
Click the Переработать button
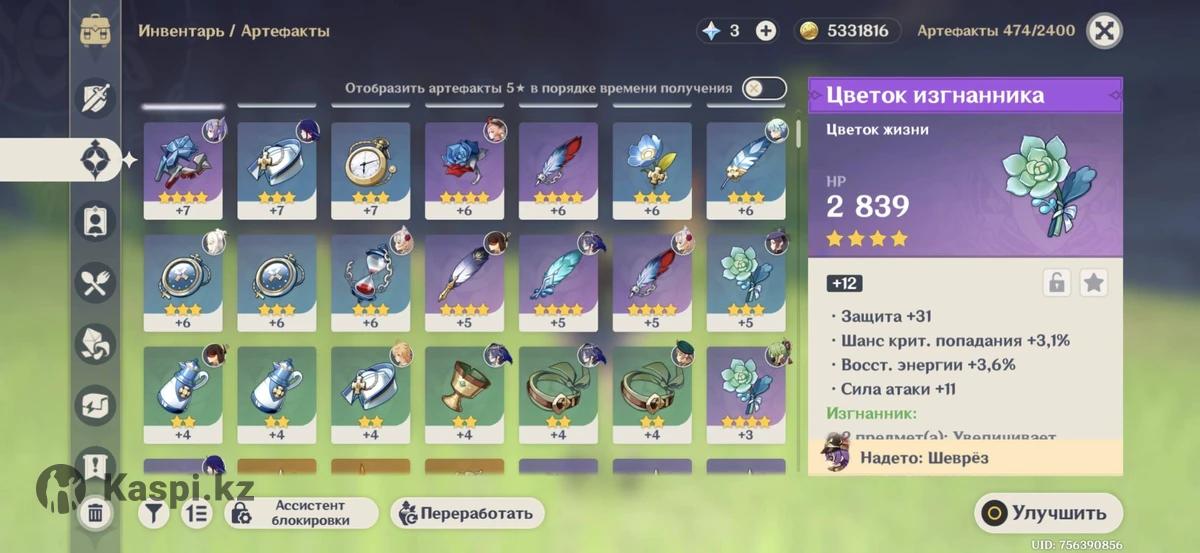[x=468, y=514]
